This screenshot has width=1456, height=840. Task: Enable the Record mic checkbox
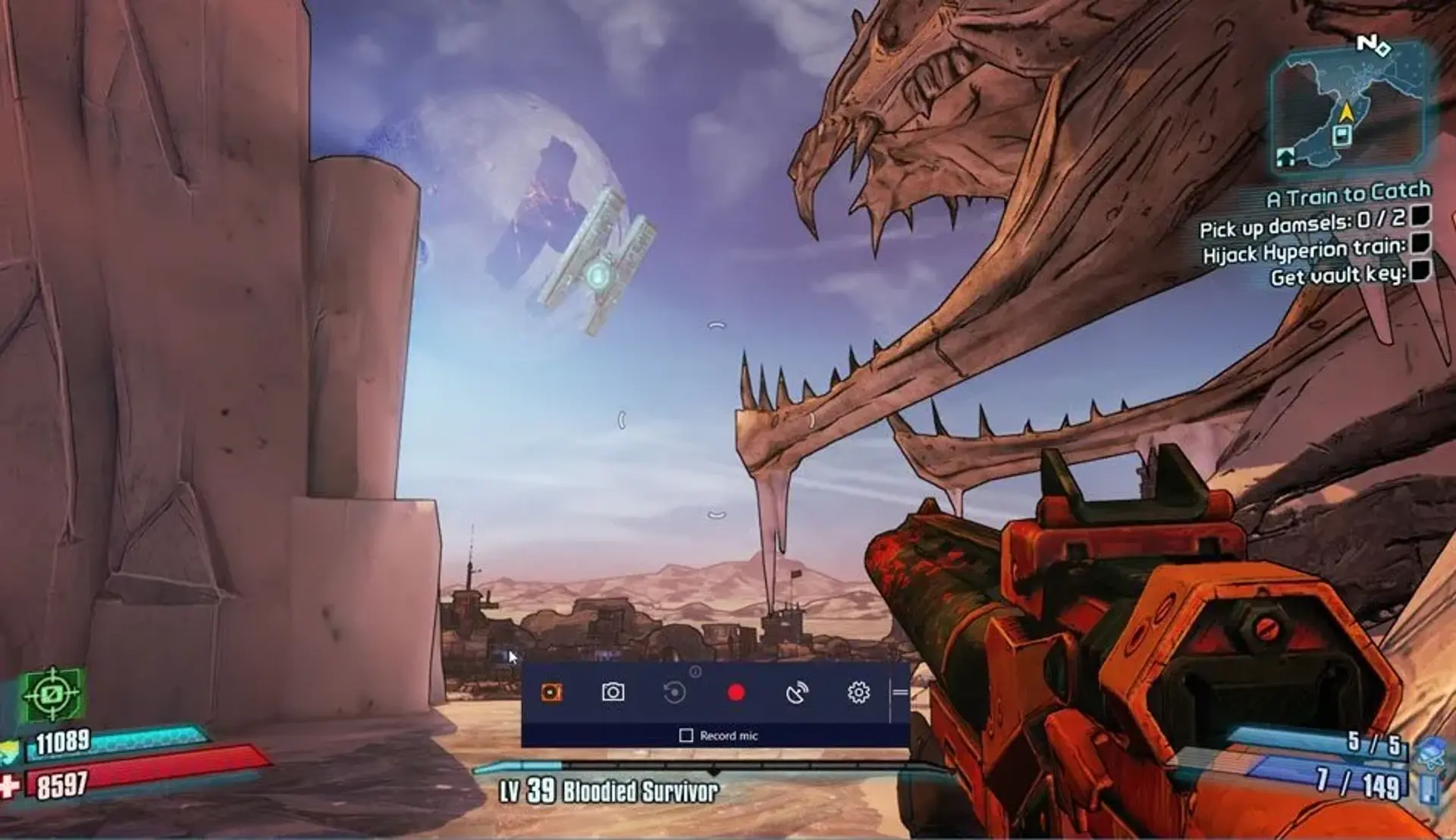pyautogui.click(x=687, y=734)
